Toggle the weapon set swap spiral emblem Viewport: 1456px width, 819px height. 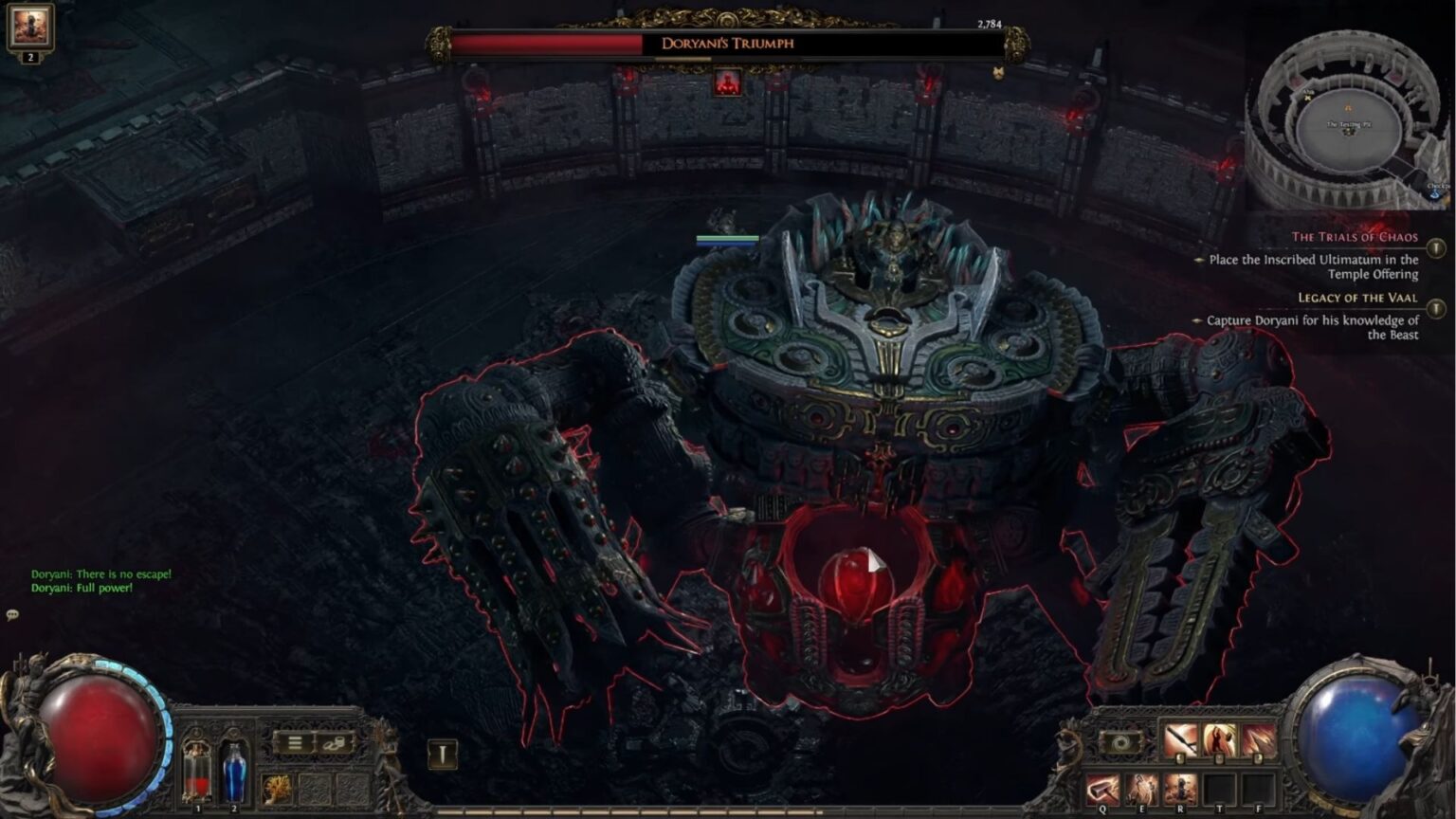pos(1119,742)
